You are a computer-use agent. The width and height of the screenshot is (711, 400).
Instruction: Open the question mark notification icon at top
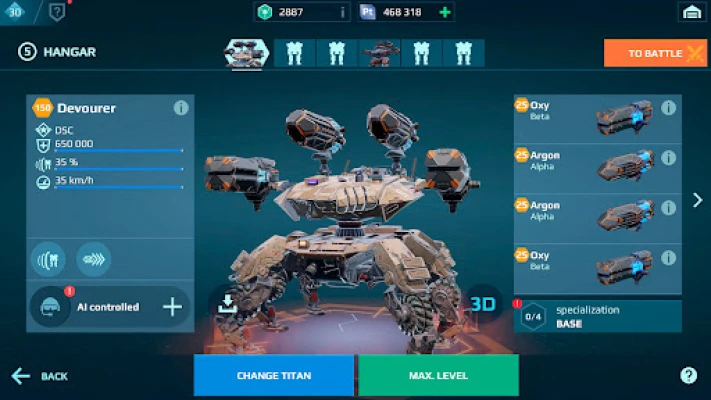tap(57, 12)
